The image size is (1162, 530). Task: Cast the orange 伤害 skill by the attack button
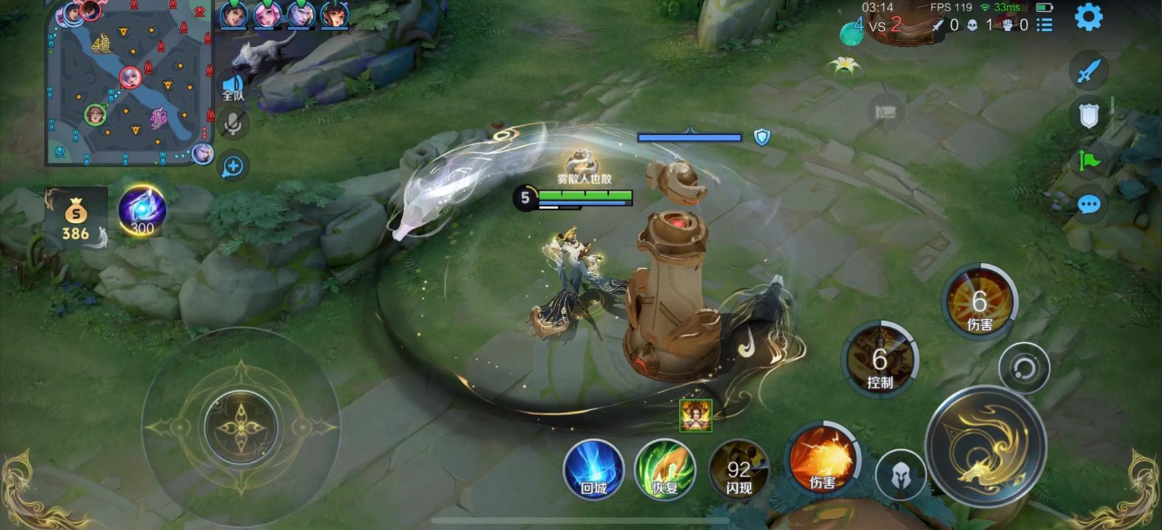pos(822,459)
